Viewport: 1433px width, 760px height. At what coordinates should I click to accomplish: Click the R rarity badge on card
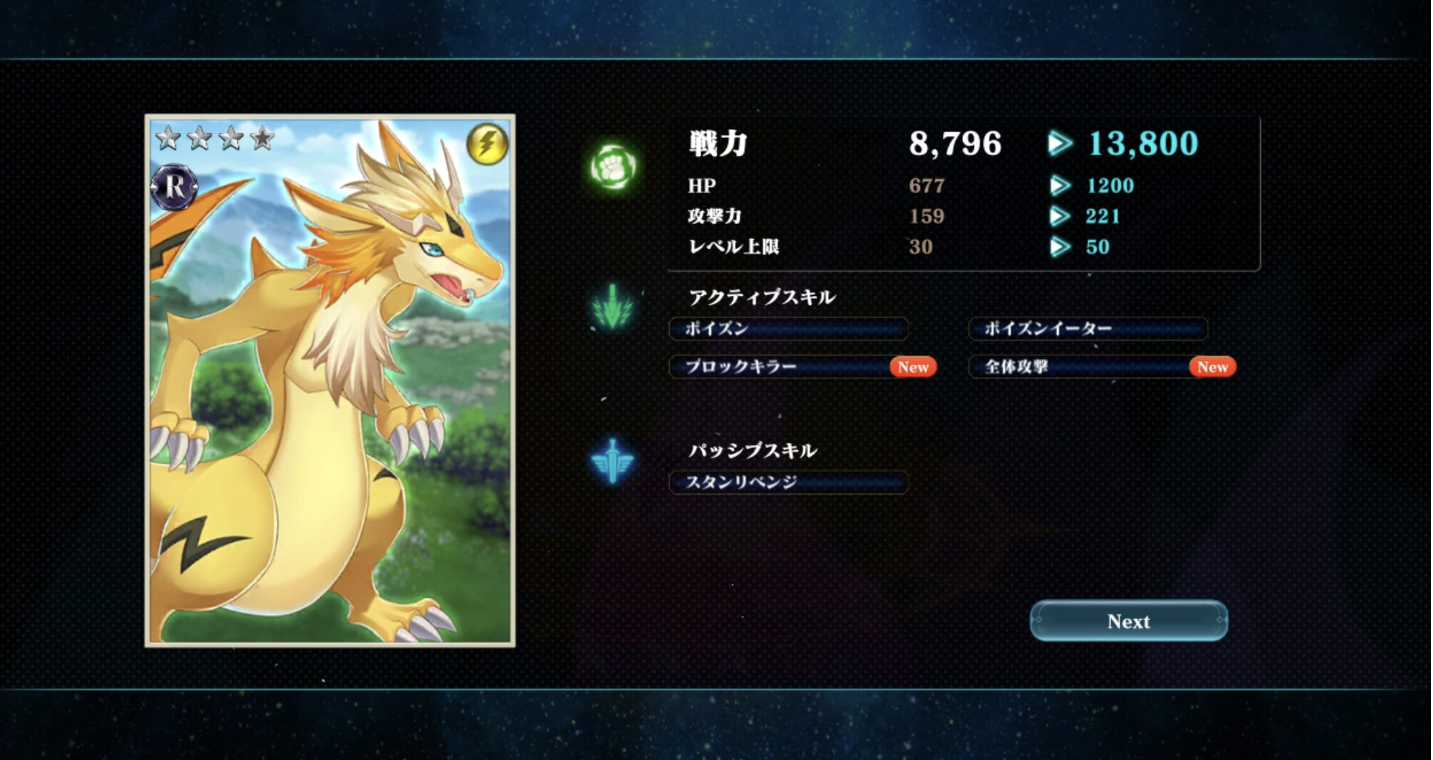174,187
